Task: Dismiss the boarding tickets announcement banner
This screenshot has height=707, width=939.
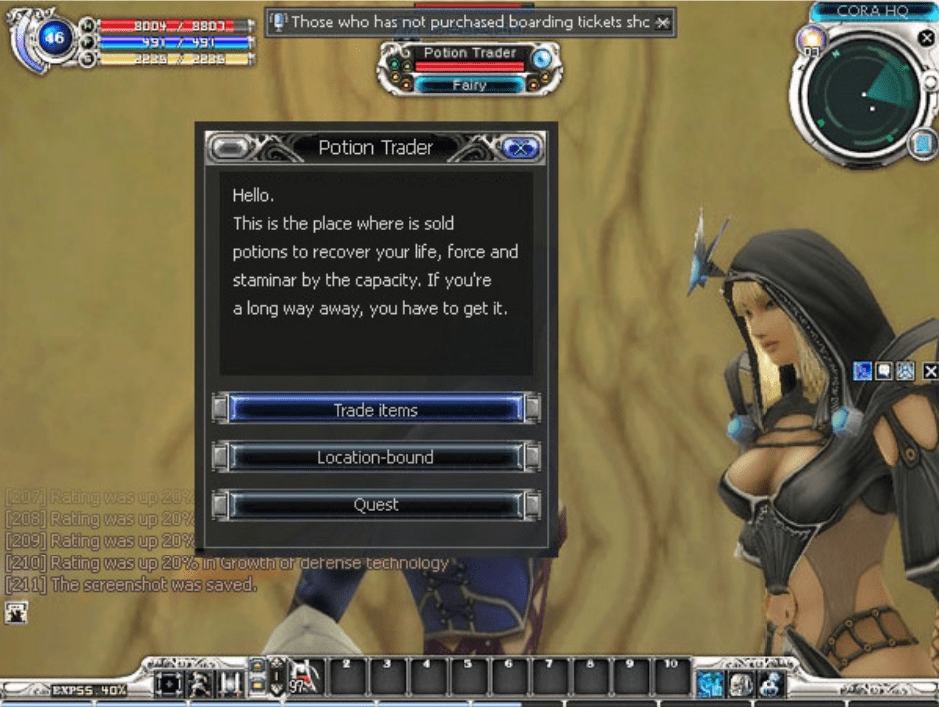Action: [663, 22]
